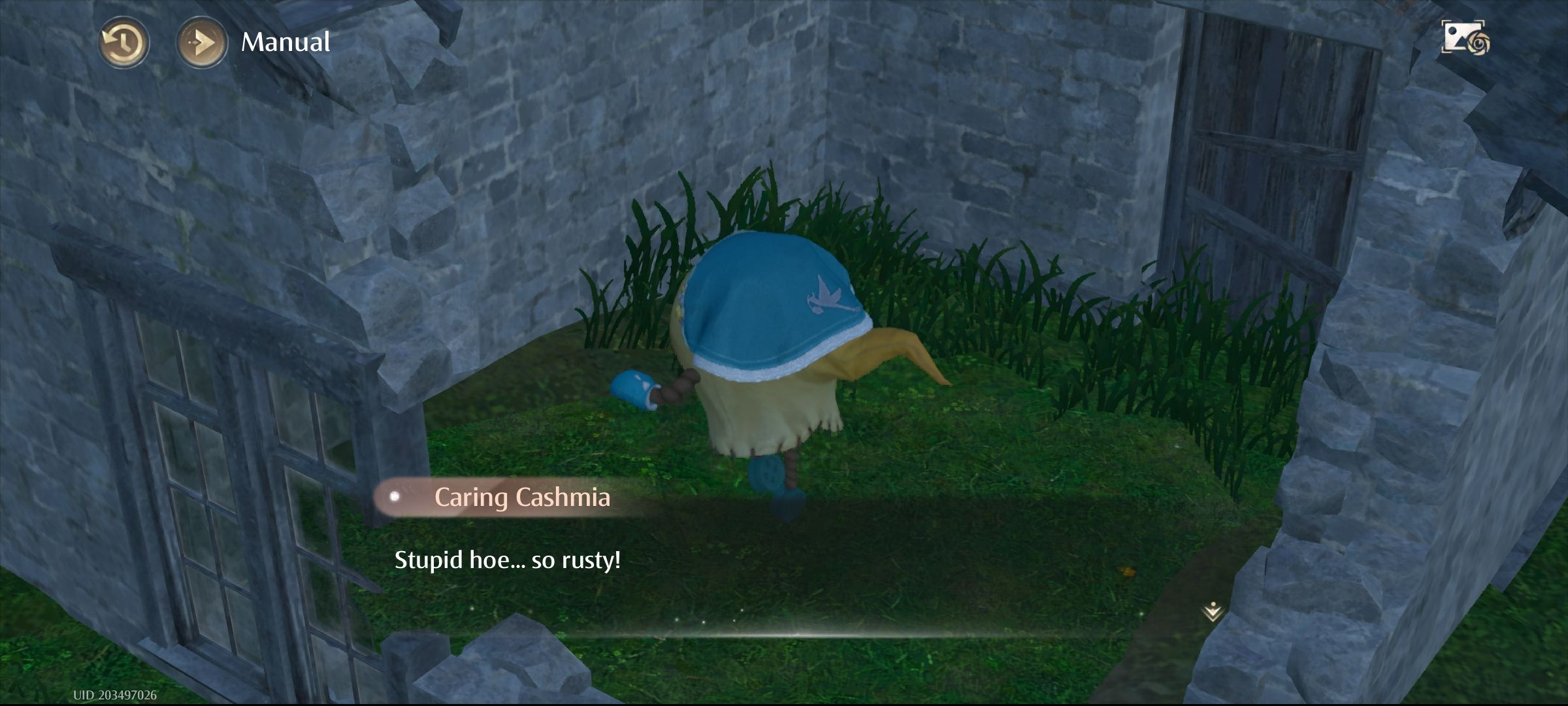Advance dialogue with the down arrow

click(x=1212, y=611)
